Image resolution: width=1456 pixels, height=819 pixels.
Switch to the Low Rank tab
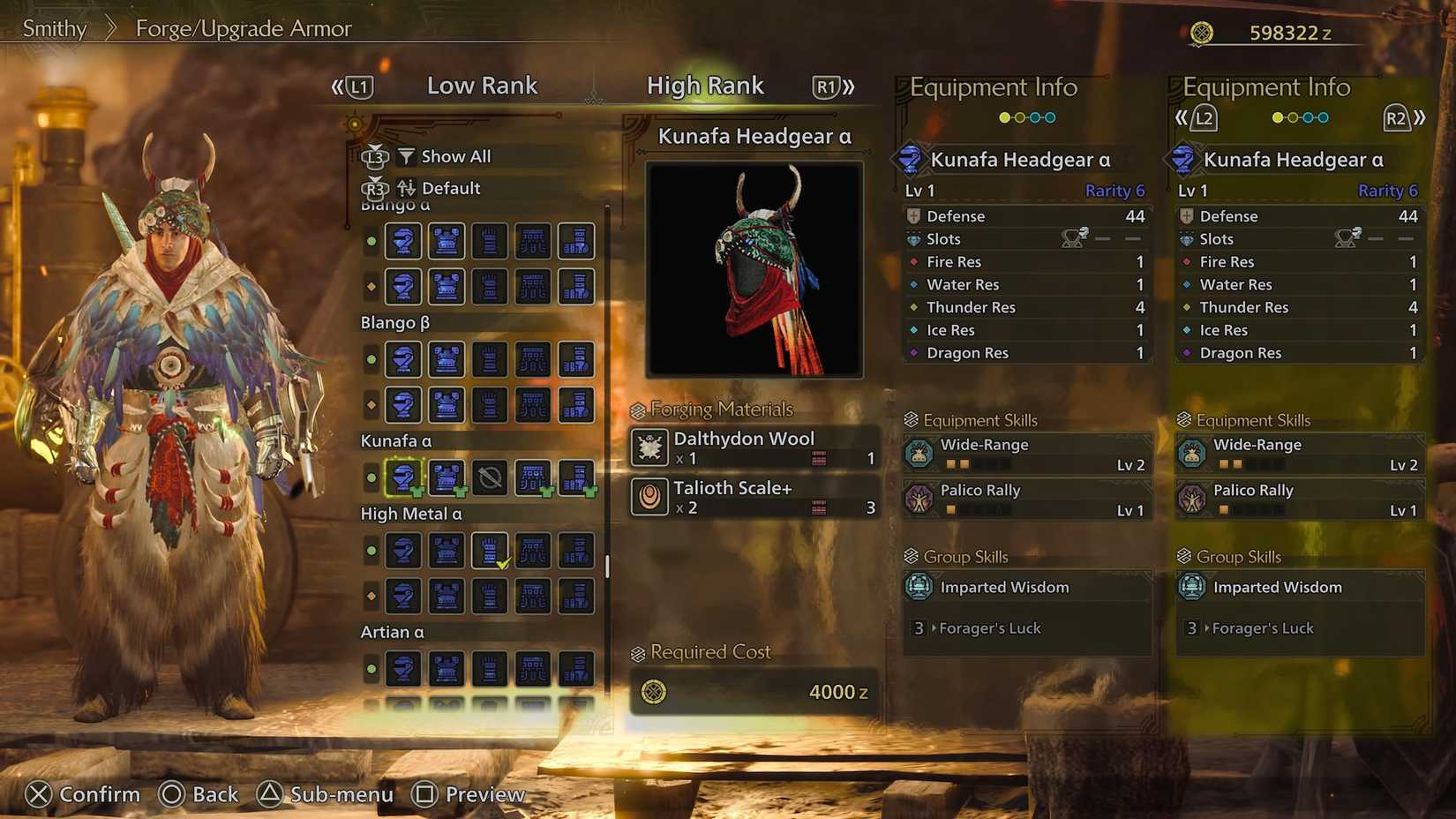(x=482, y=86)
